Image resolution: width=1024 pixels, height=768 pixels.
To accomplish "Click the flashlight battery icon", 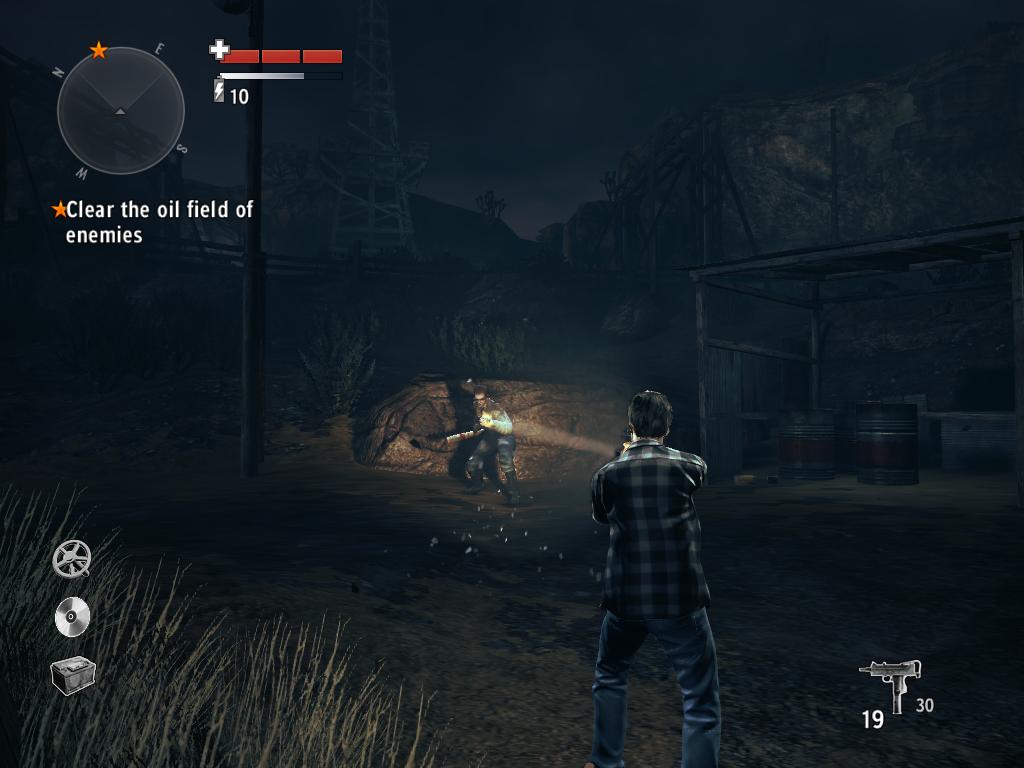I will [219, 93].
